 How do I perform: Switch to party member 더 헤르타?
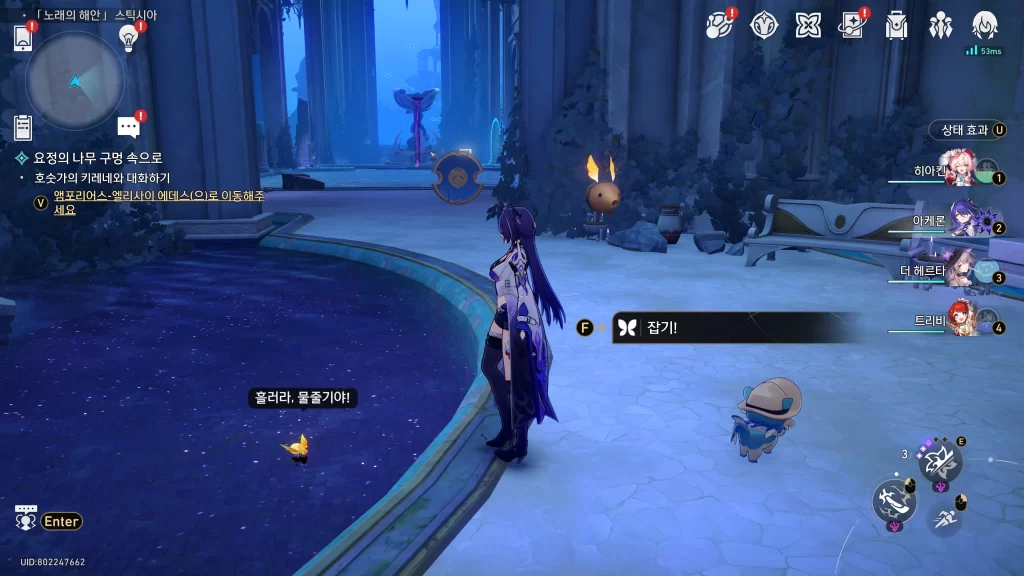[x=962, y=270]
